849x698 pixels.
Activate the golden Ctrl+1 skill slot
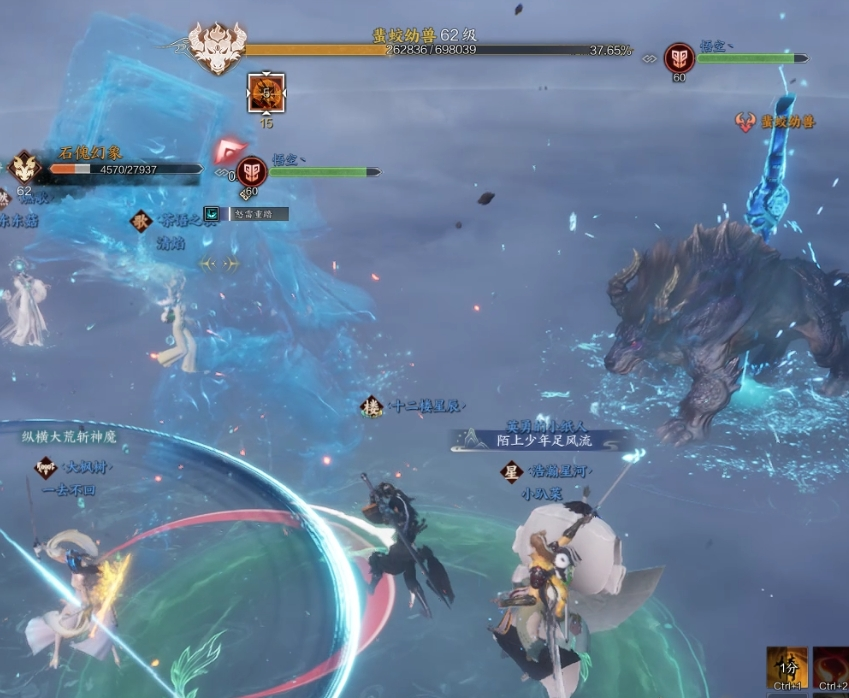(x=786, y=668)
